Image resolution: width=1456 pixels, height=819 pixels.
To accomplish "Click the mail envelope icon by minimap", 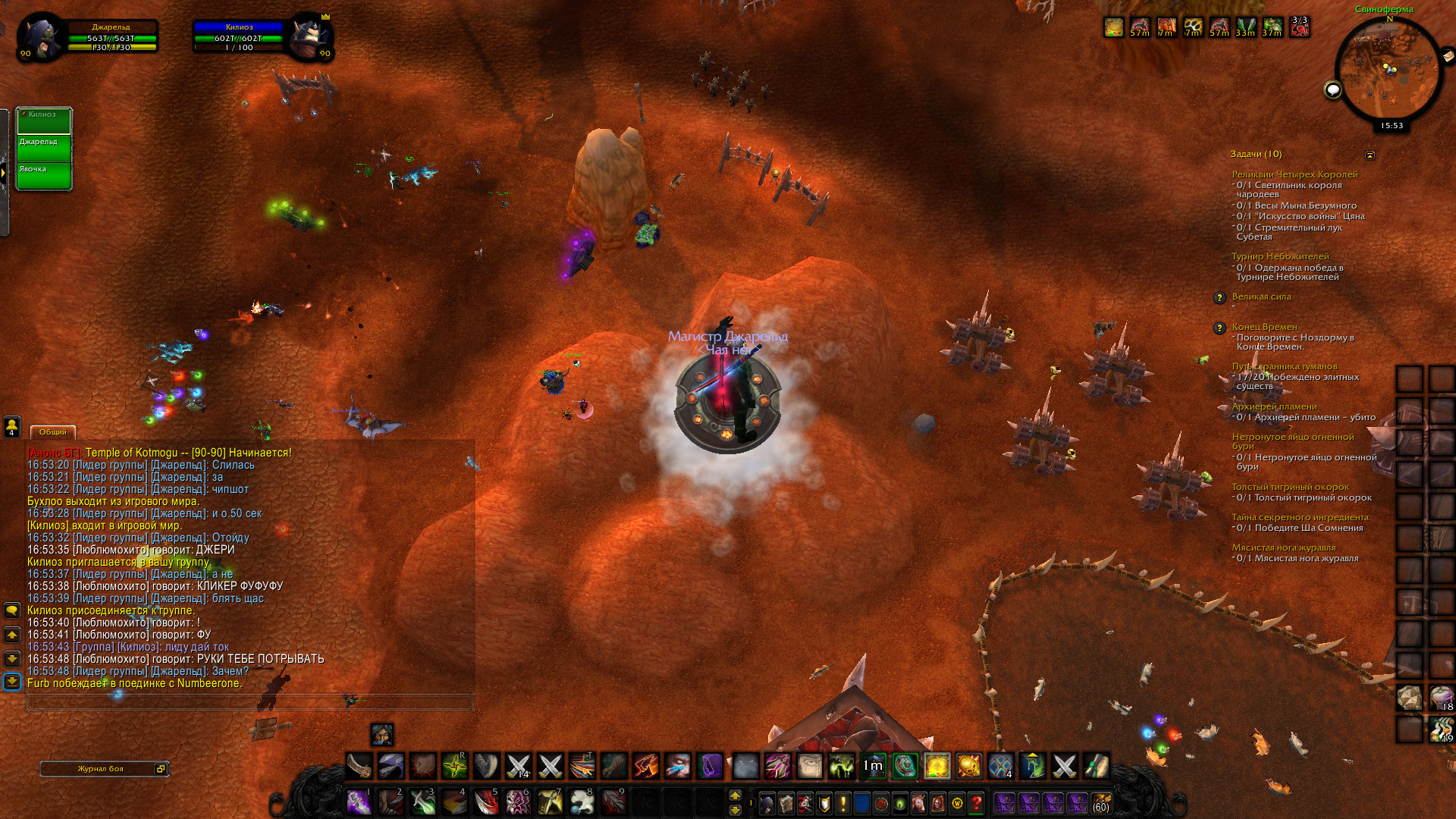I will point(1447,55).
